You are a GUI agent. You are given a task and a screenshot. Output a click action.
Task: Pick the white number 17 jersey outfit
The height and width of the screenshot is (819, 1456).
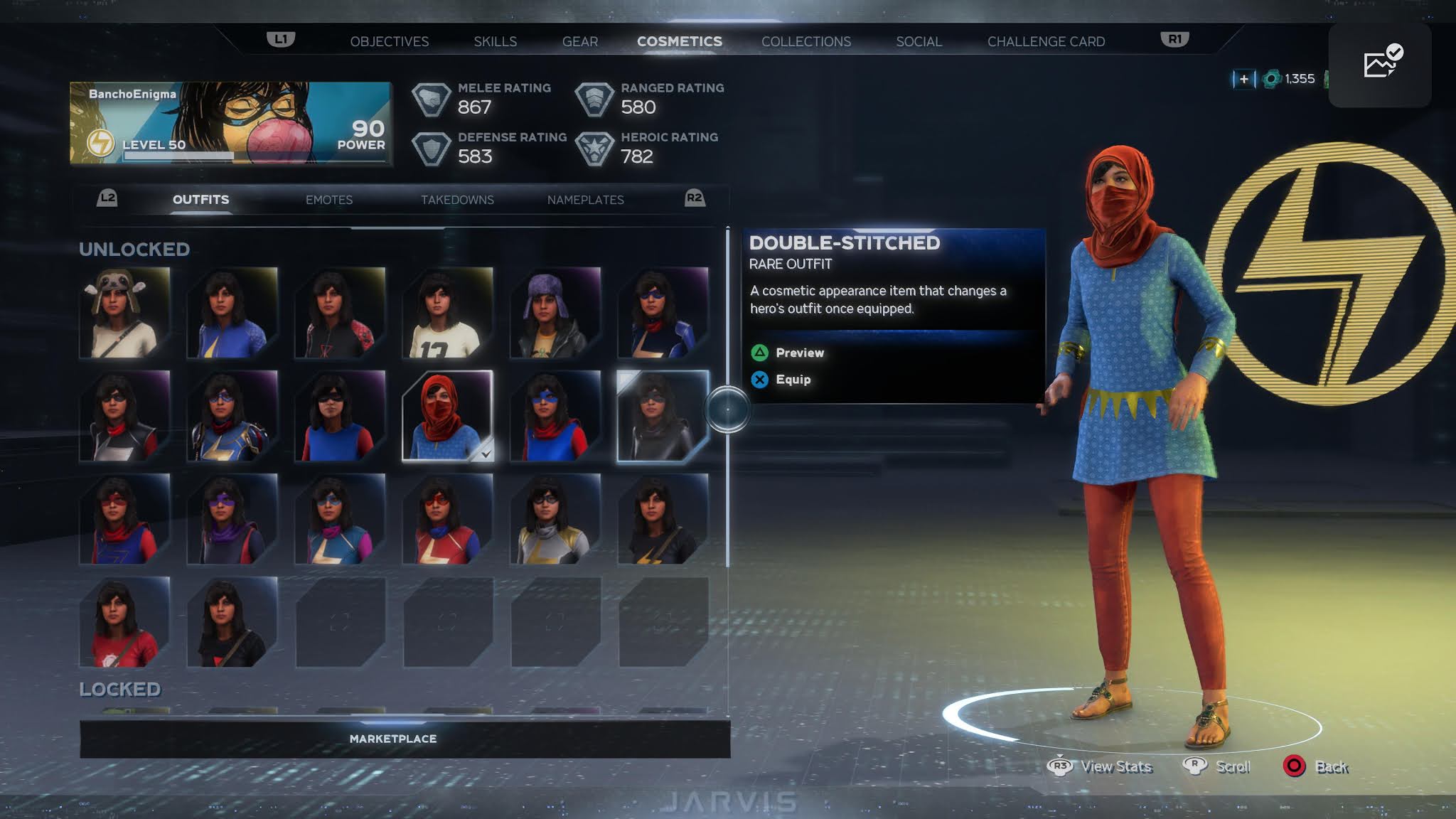[x=447, y=313]
